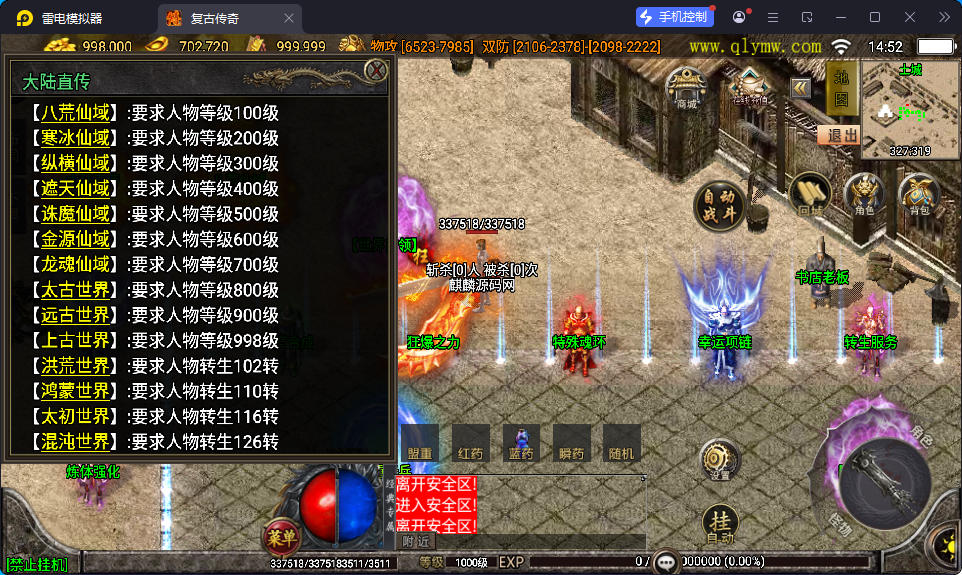This screenshot has width=962, height=575.
Task: Select 遮天仙域 from the teleport list
Action: (x=75, y=189)
